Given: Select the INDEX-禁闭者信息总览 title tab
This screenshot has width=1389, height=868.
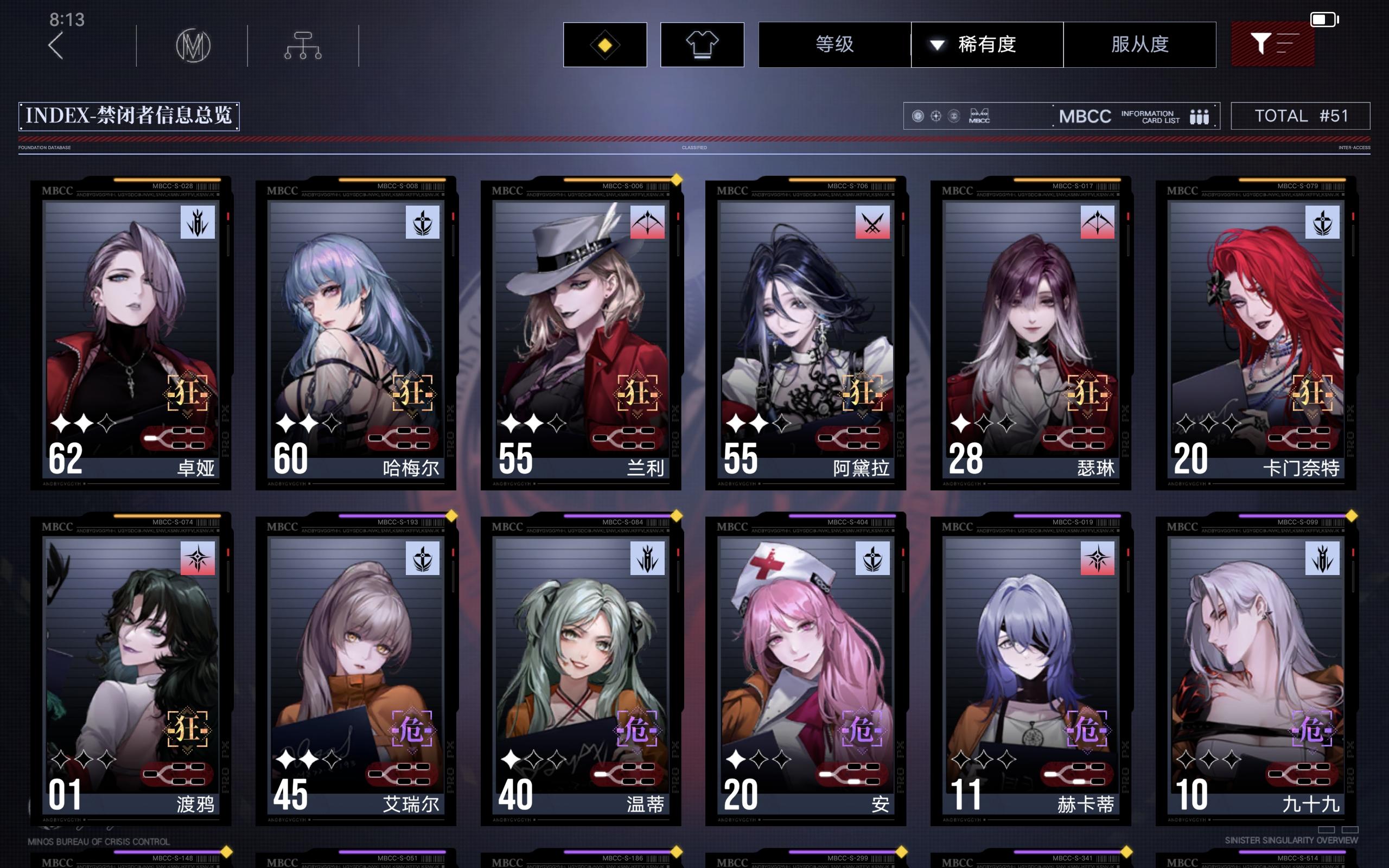Looking at the screenshot, I should (x=129, y=116).
